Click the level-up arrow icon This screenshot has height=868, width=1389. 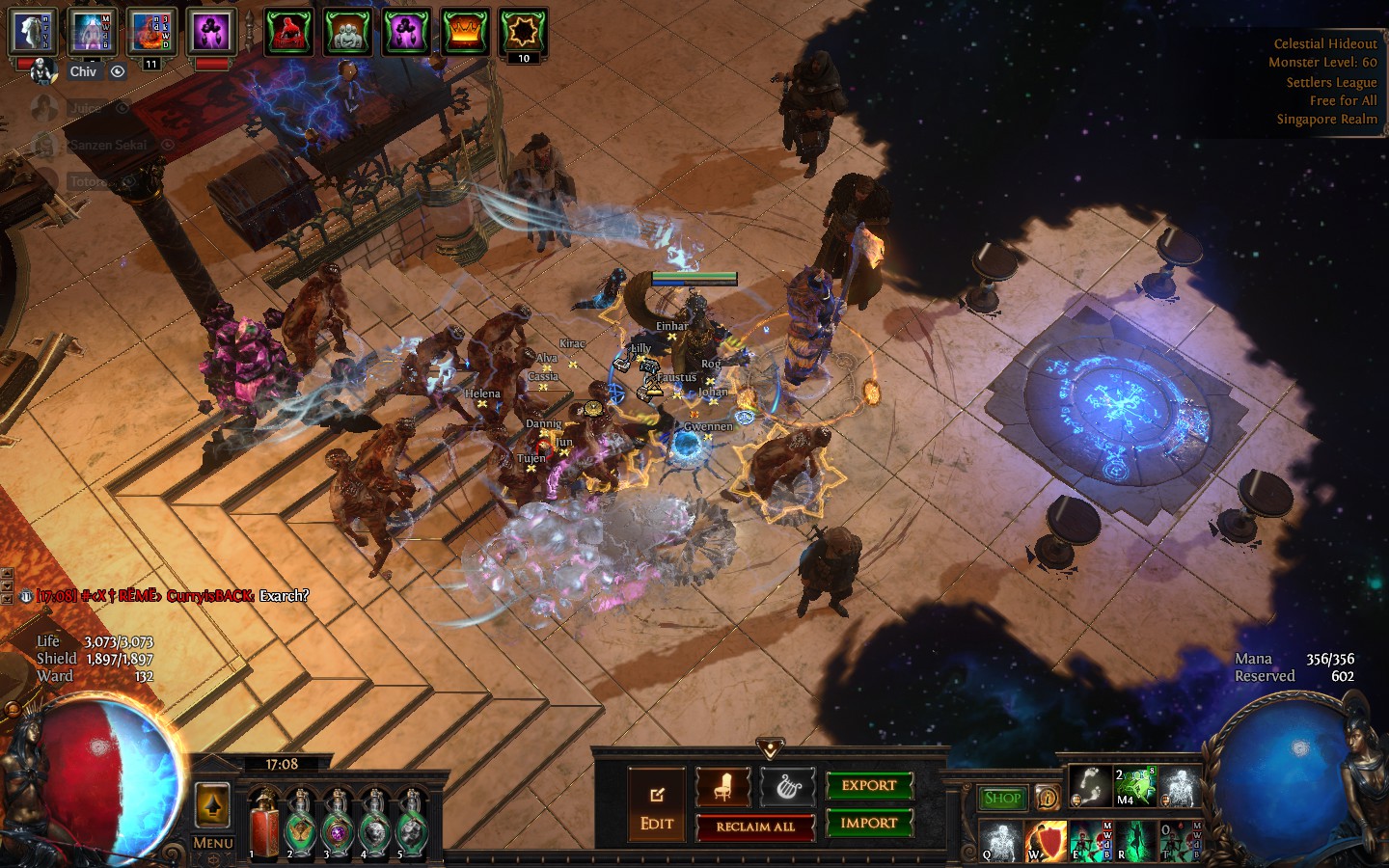[212, 804]
